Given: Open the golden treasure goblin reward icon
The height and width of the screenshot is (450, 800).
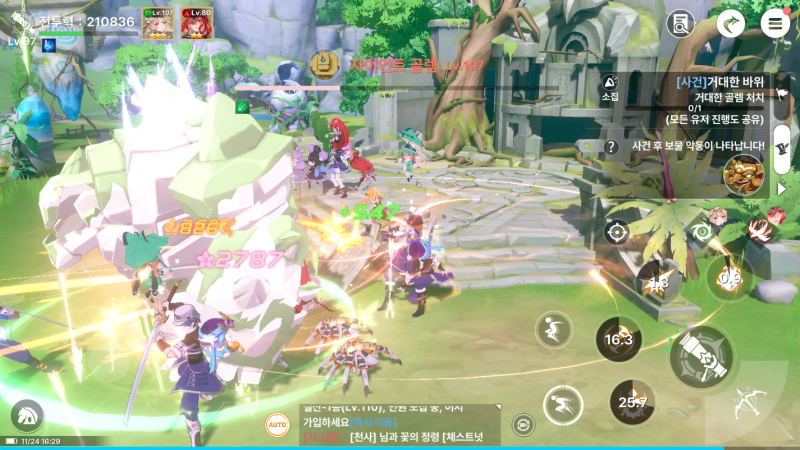Looking at the screenshot, I should [x=743, y=173].
